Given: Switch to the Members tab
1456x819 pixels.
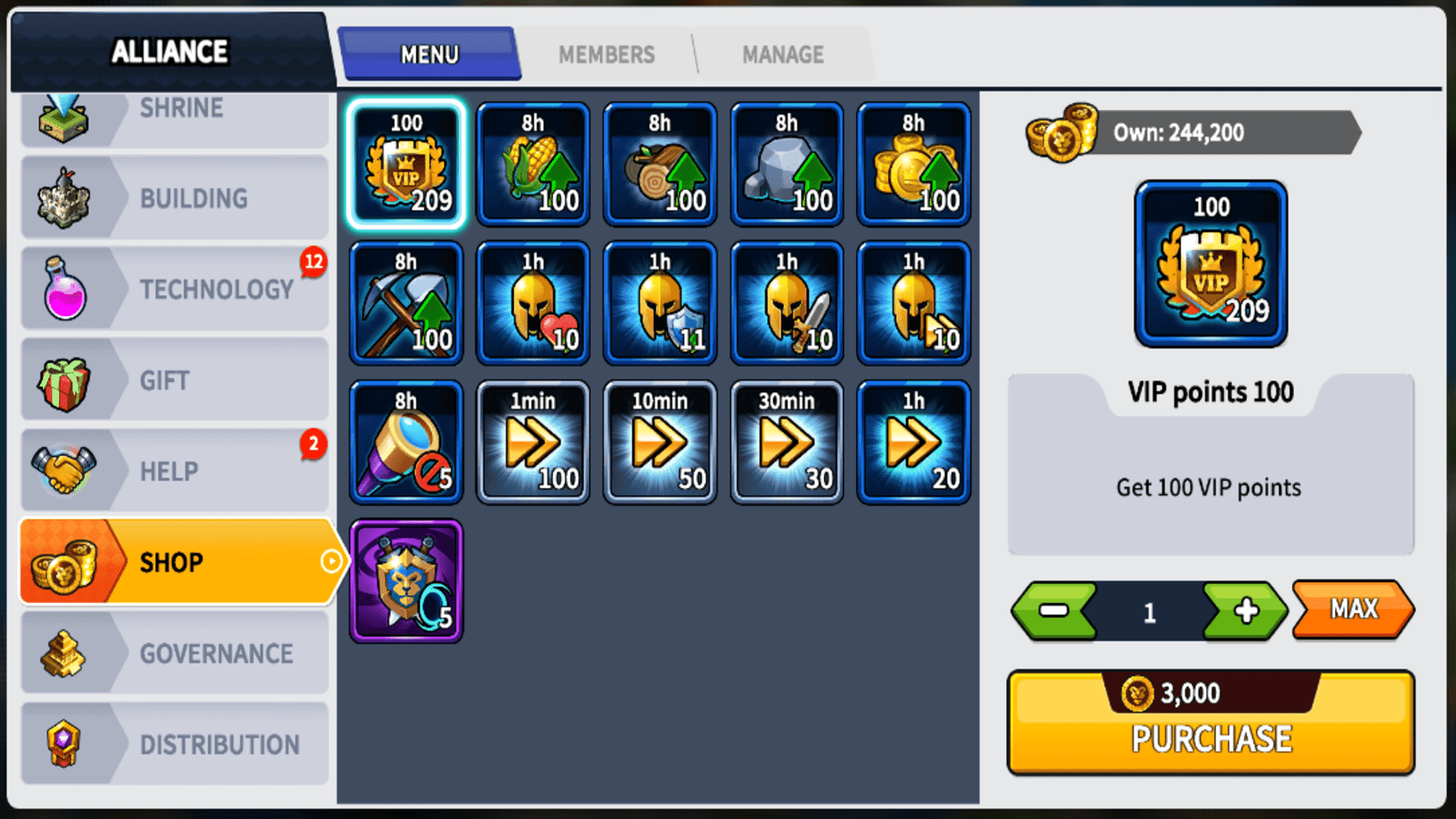Looking at the screenshot, I should pyautogui.click(x=607, y=54).
